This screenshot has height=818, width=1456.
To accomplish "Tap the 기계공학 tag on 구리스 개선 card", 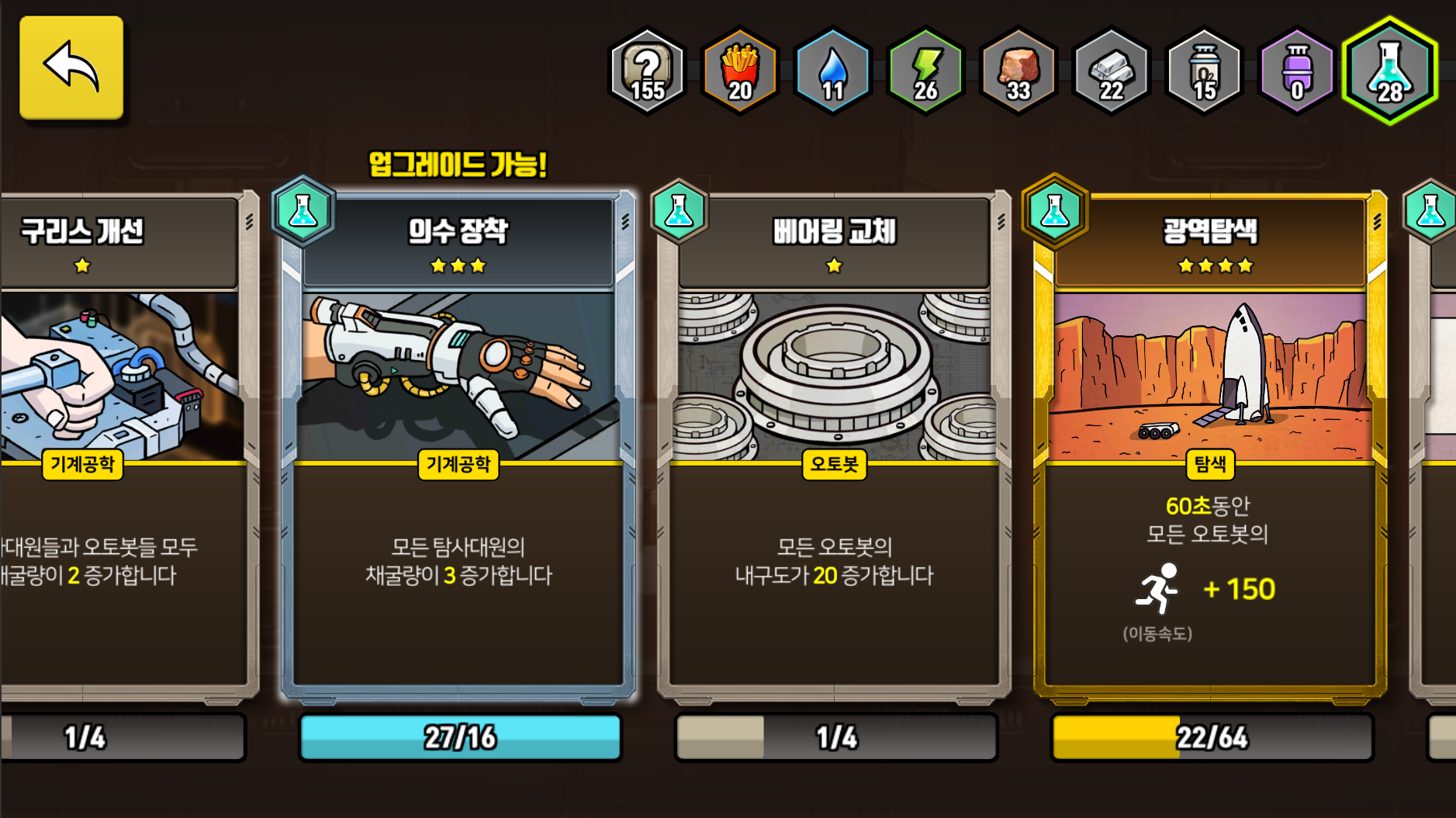I will tap(82, 466).
